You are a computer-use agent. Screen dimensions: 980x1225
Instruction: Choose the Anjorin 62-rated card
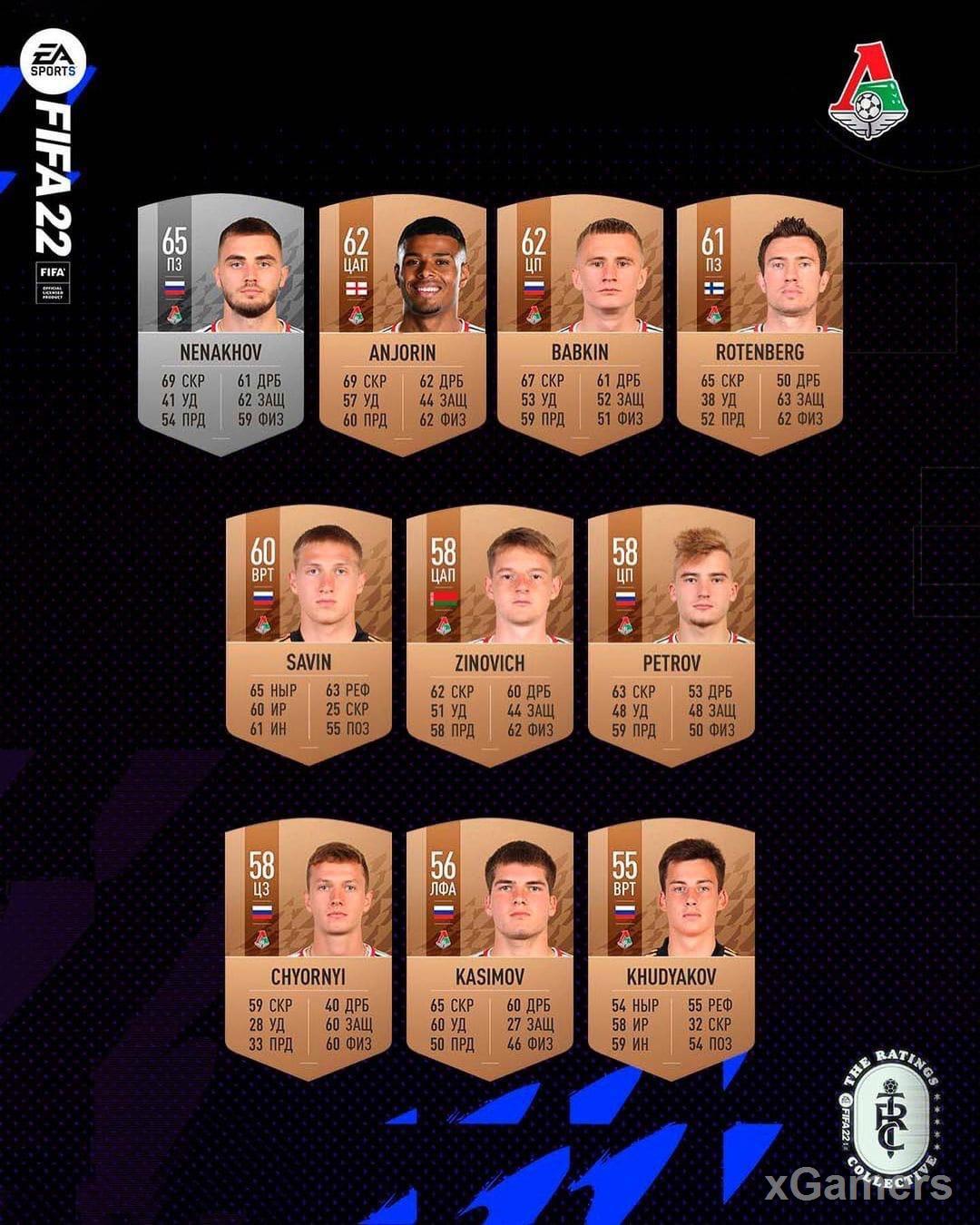tap(402, 325)
